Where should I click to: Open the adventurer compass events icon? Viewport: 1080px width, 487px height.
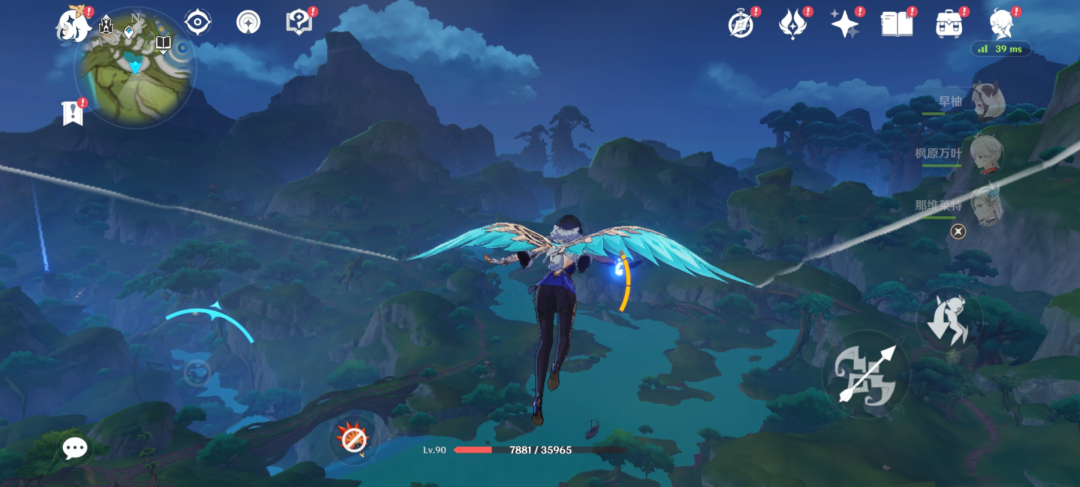click(x=740, y=24)
